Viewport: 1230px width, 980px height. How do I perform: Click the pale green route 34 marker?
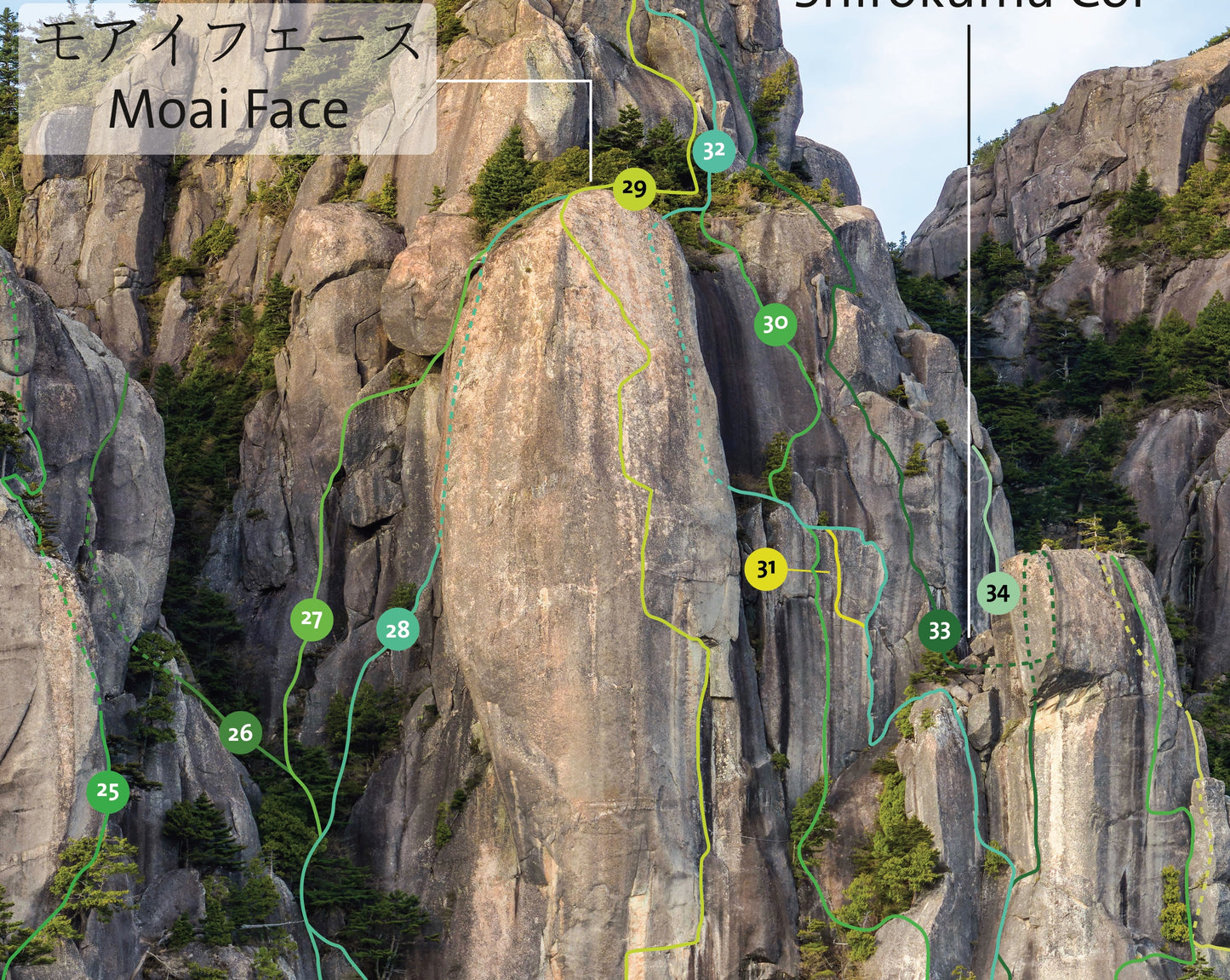pos(998,593)
